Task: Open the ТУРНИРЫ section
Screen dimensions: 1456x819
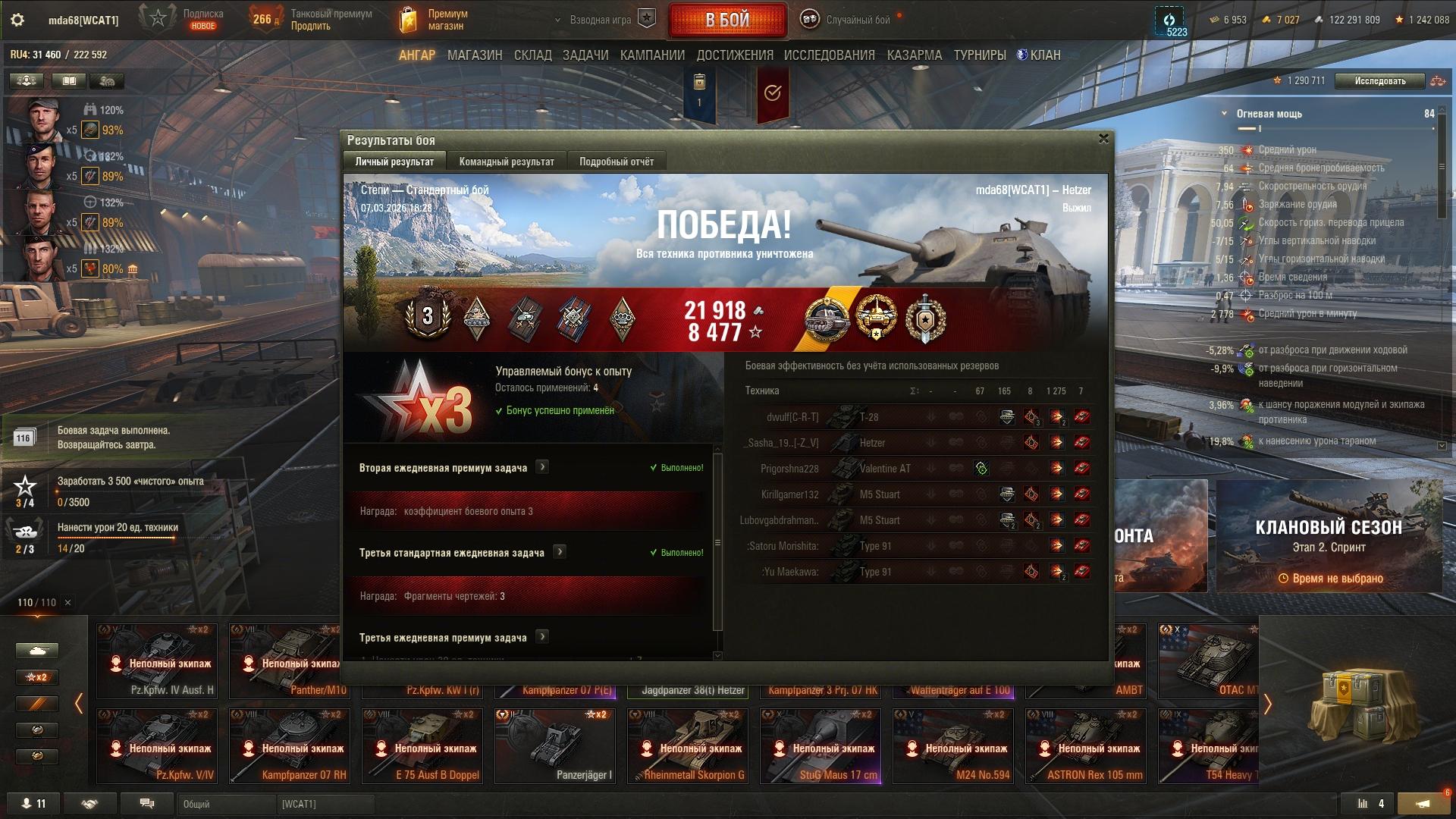Action: coord(980,55)
